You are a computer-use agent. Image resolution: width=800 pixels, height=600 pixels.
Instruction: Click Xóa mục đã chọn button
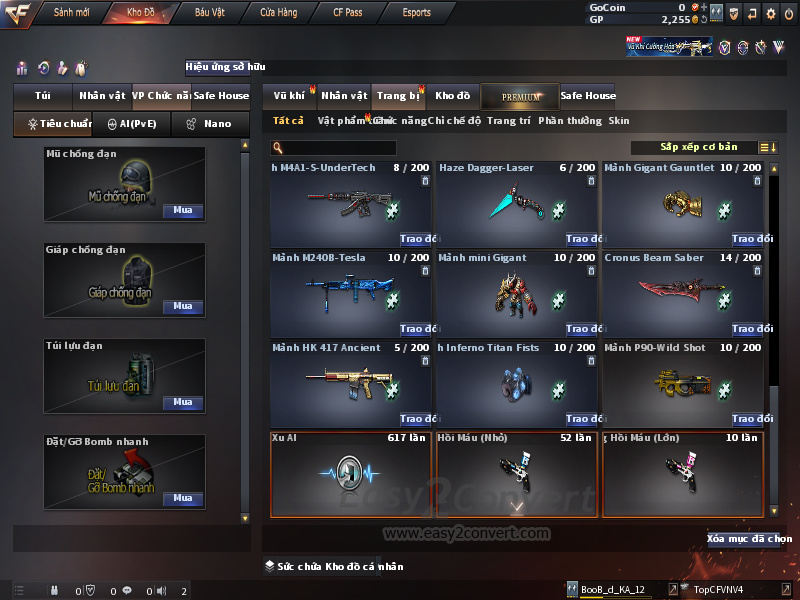tap(748, 539)
